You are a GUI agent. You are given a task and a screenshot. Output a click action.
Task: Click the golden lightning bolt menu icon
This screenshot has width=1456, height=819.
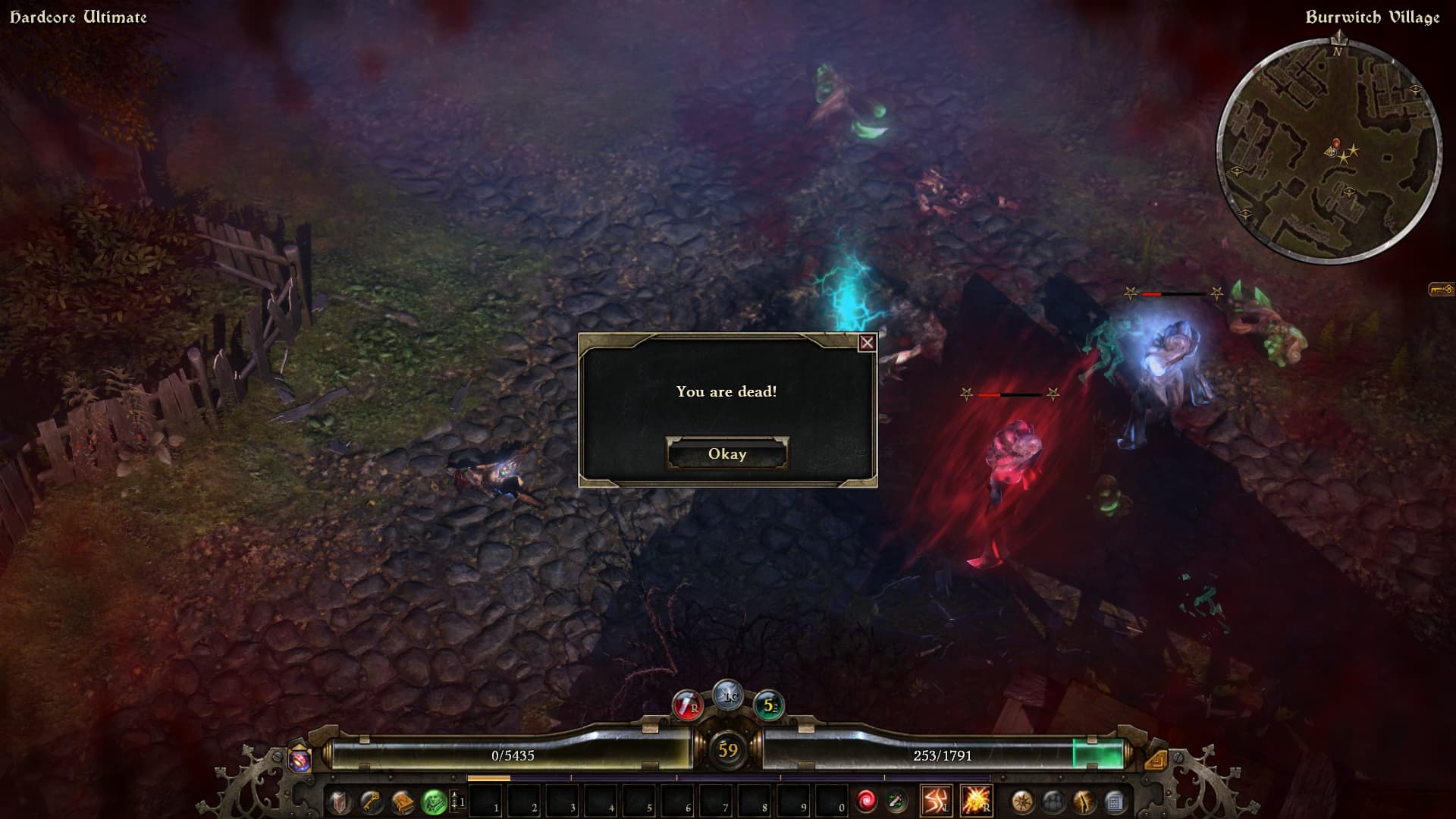pyautogui.click(x=1084, y=802)
